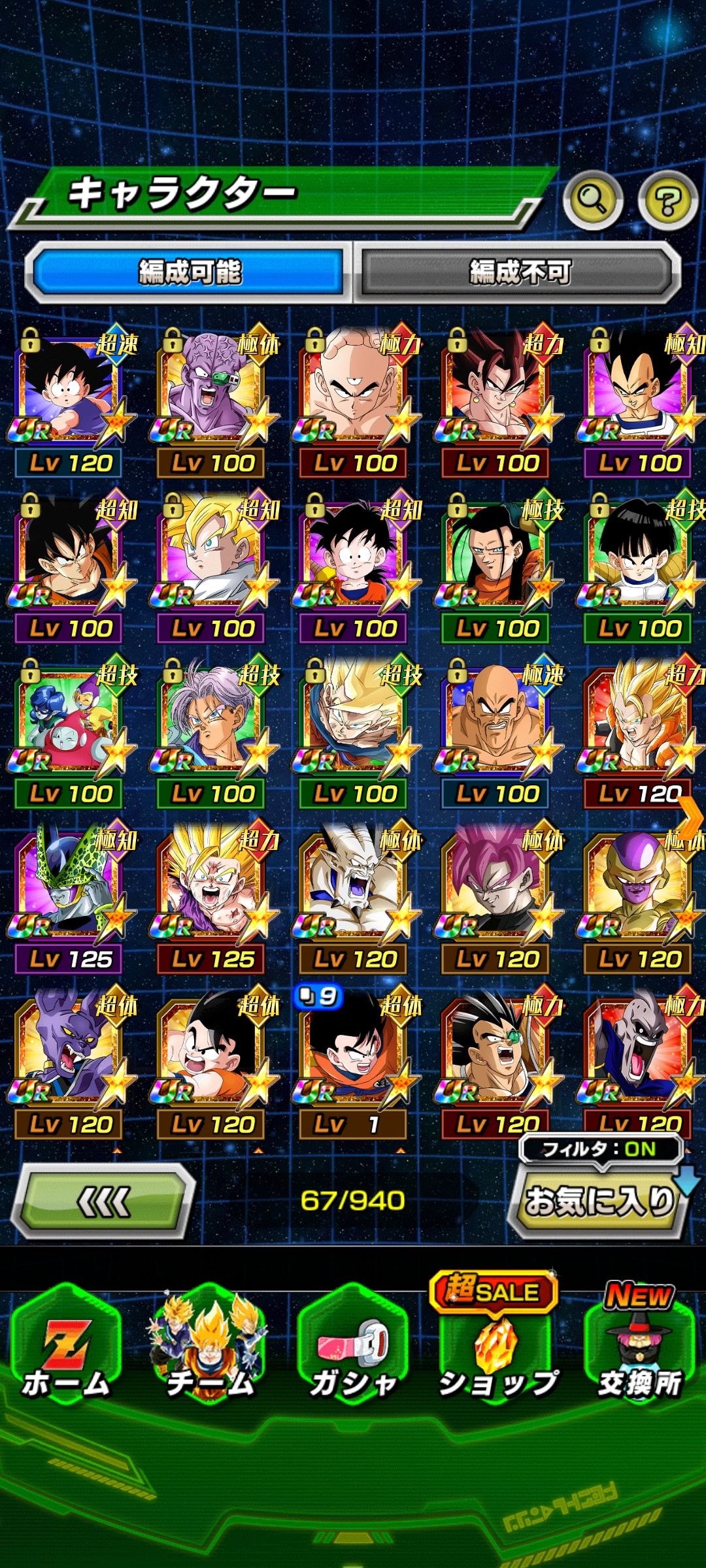Open the ショップ shop menu

point(497,1356)
